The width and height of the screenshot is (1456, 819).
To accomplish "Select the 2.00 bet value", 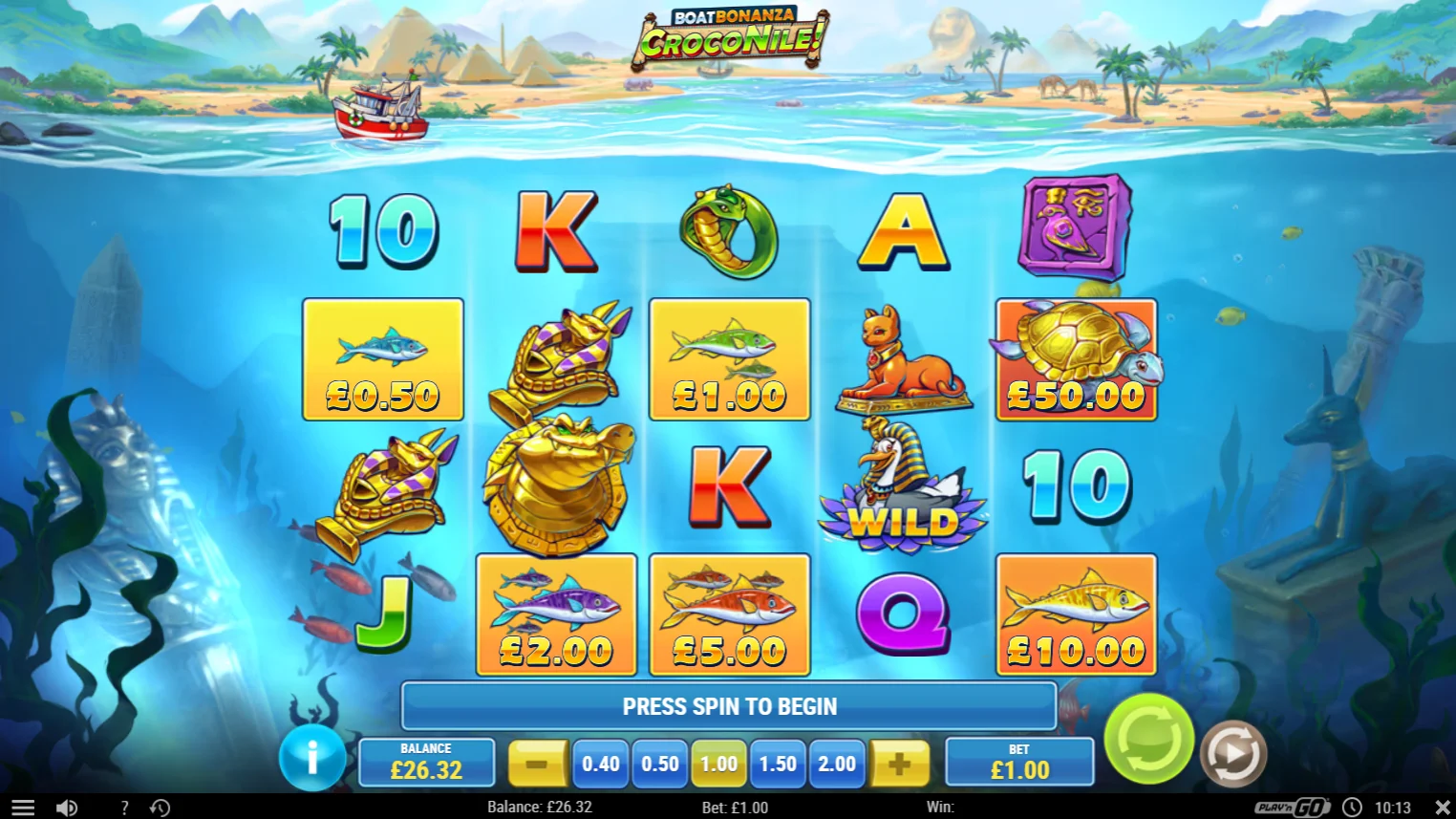I will (836, 764).
